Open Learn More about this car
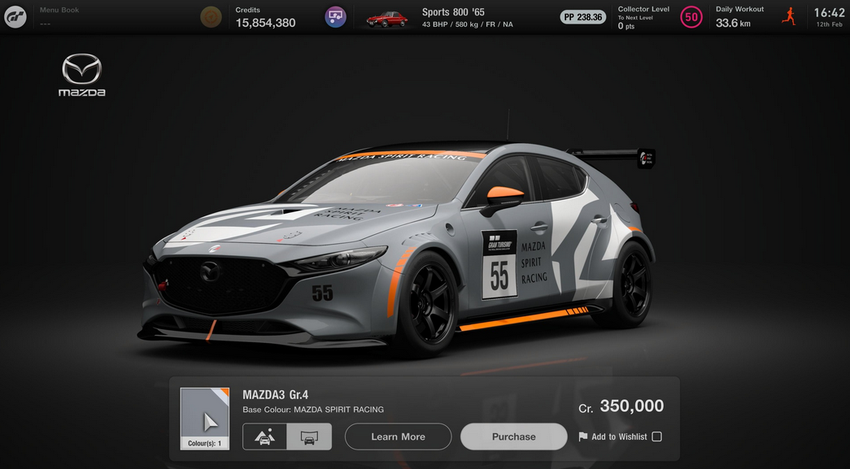 point(398,437)
